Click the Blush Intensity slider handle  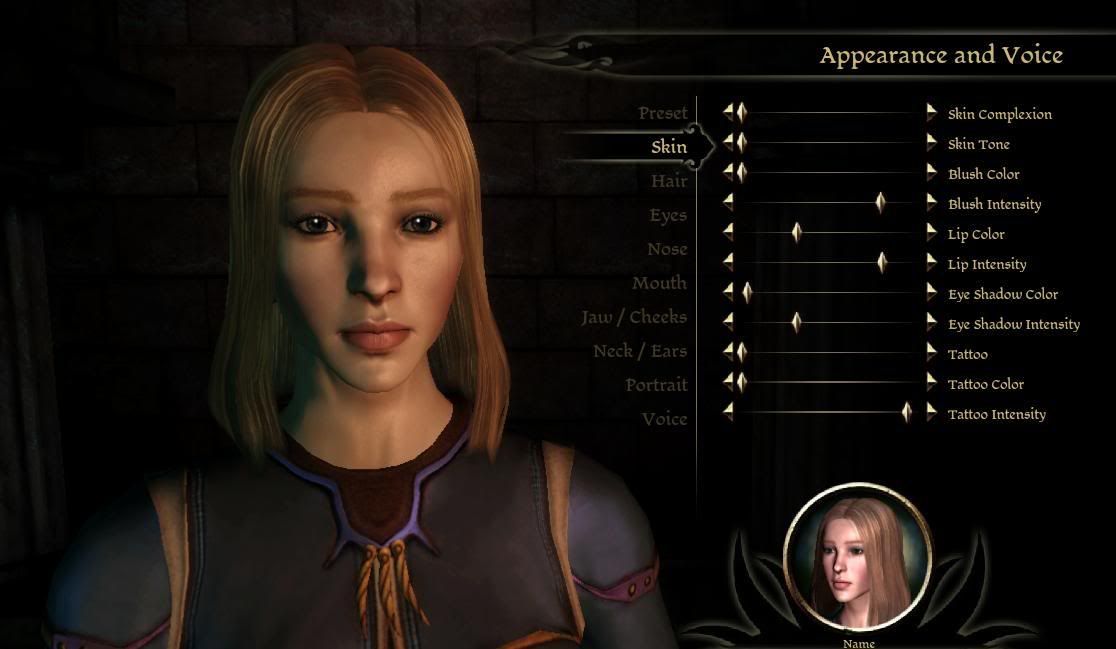tap(881, 203)
